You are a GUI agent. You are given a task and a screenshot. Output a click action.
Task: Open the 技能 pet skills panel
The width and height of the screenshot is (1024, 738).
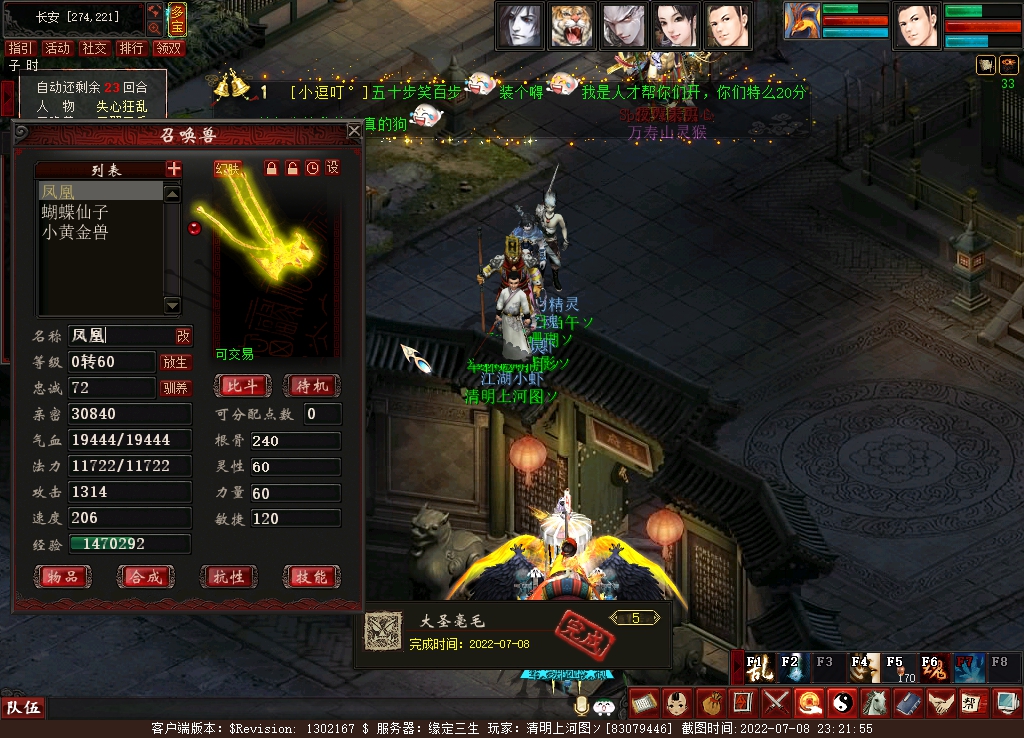pos(311,577)
